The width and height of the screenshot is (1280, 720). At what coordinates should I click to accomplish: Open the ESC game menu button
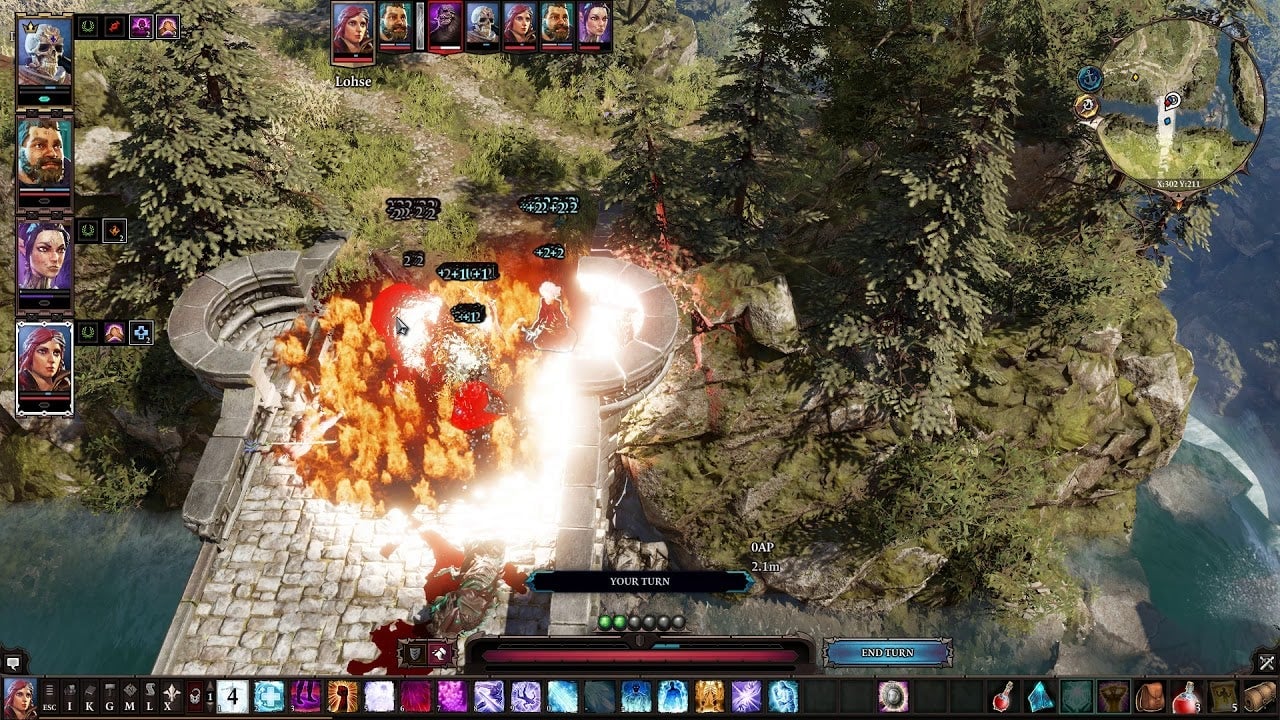[x=49, y=696]
